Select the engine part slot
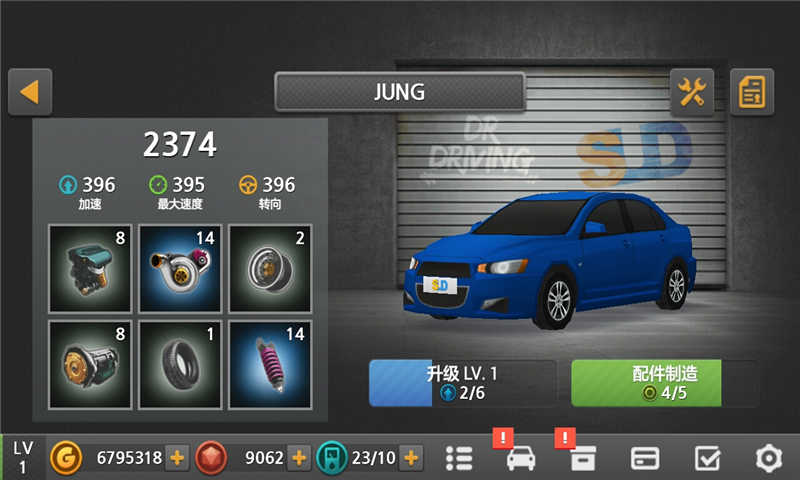Viewport: 800px width, 480px height. [90, 267]
